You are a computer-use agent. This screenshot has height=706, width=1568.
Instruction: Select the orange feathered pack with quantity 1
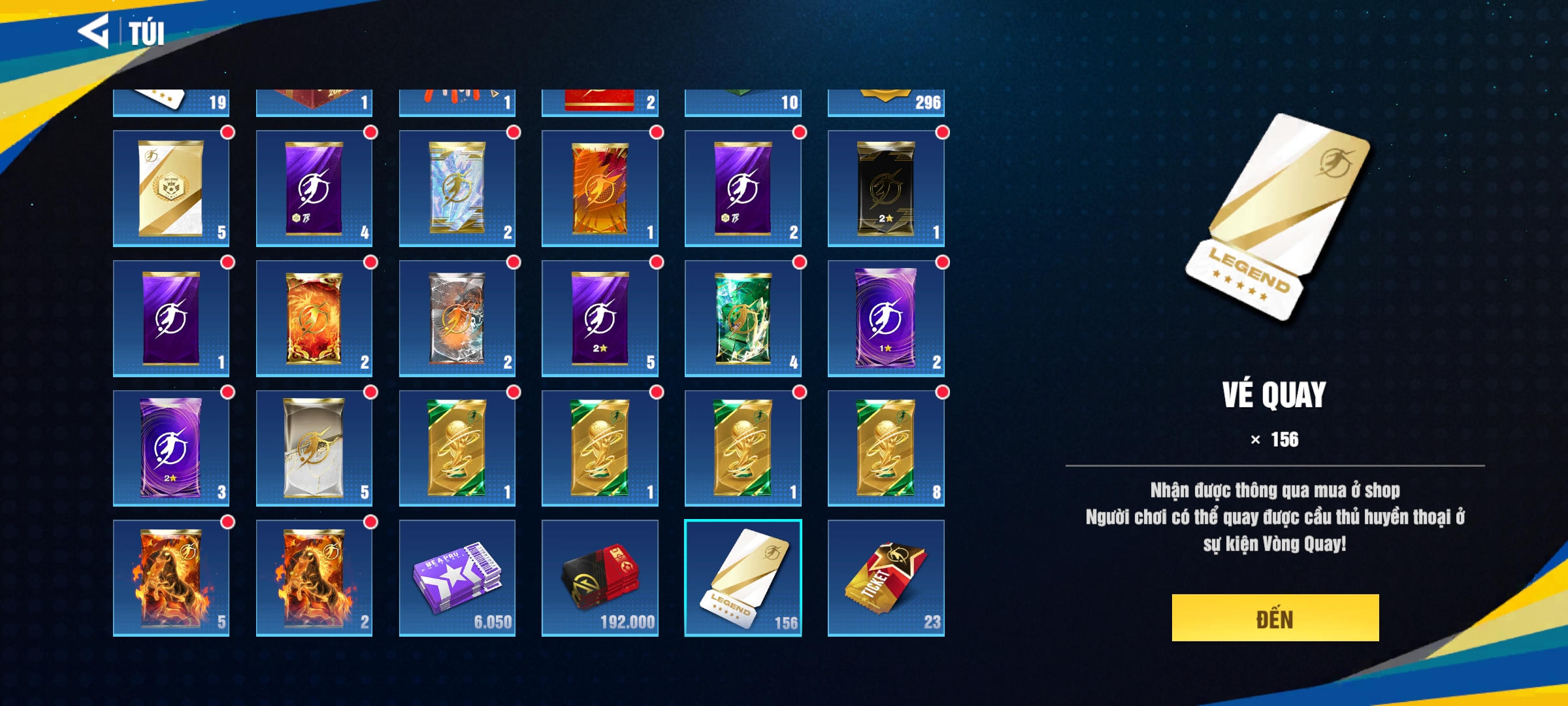click(600, 188)
